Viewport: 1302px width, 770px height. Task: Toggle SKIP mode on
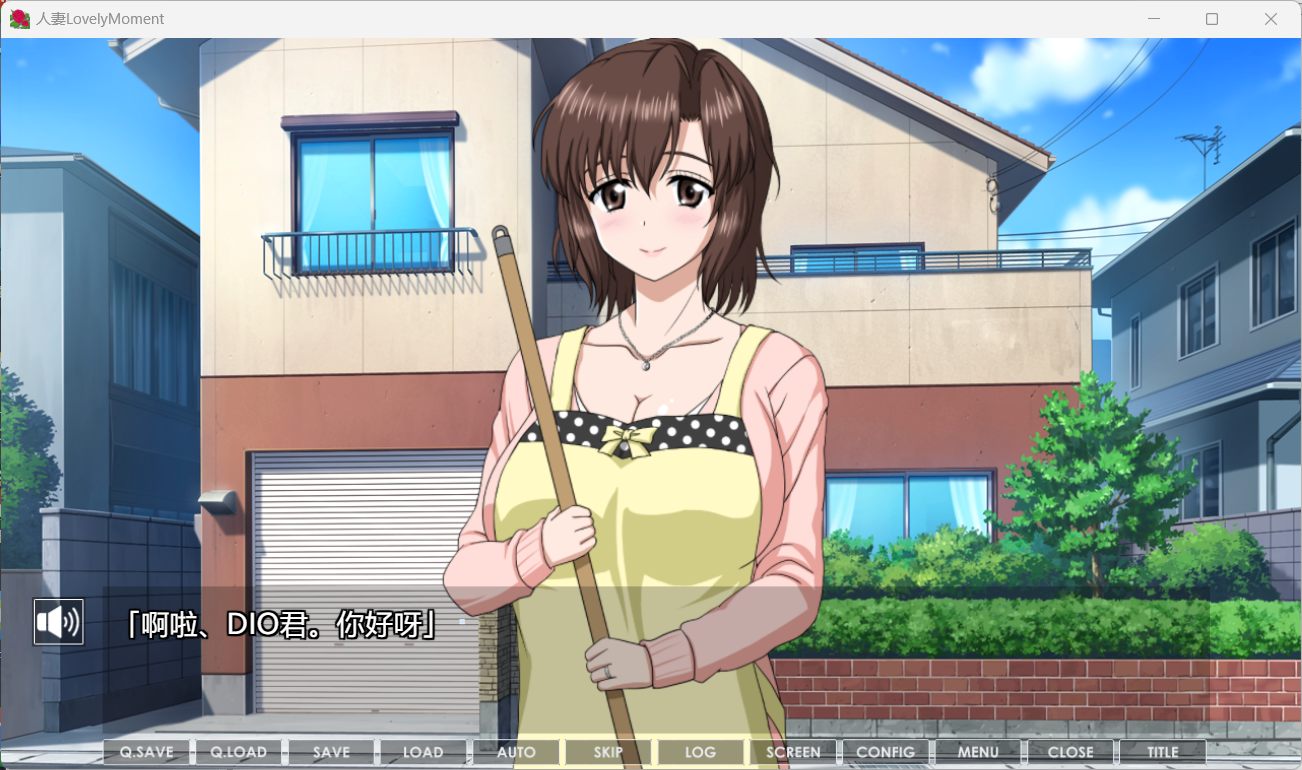(x=608, y=752)
